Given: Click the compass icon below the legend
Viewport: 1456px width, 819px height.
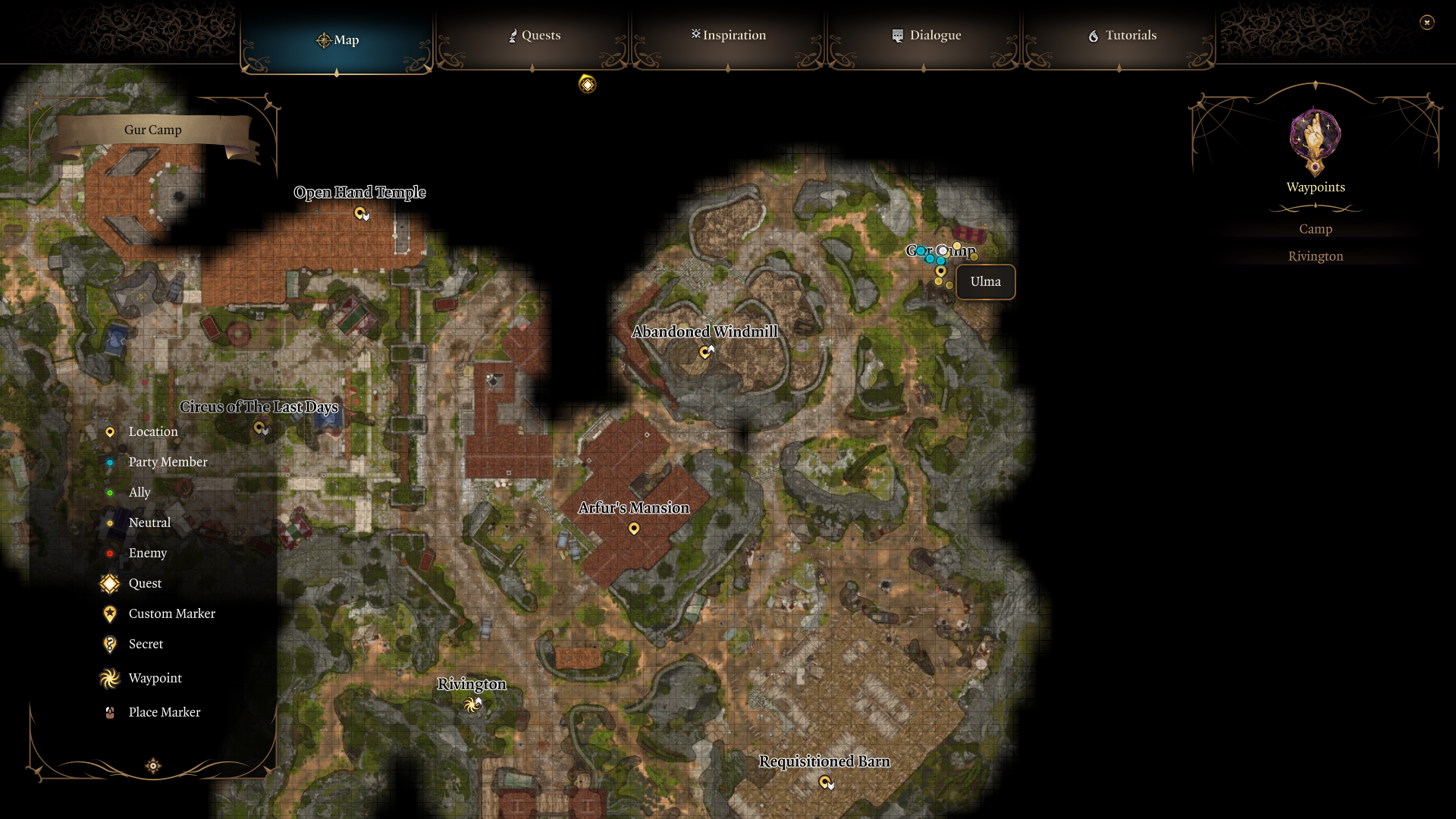Looking at the screenshot, I should [x=152, y=766].
